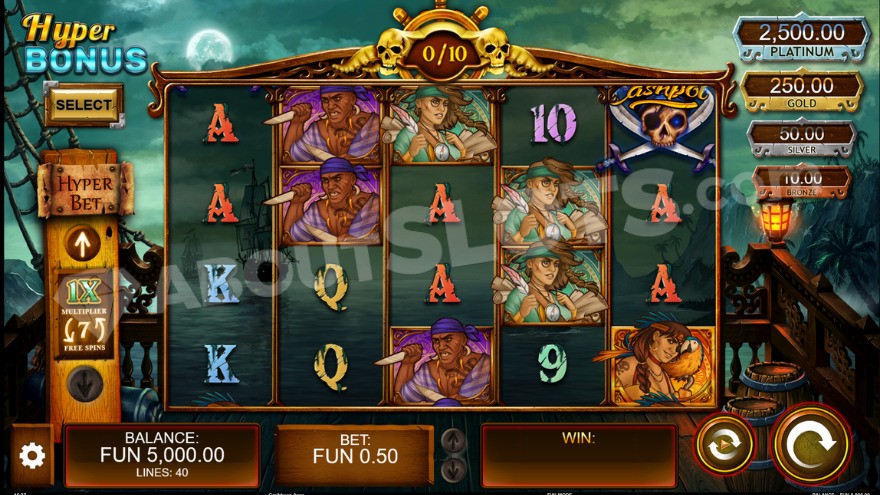
Task: Decrease the bet amount using the lower arrow
Action: pyautogui.click(x=453, y=469)
